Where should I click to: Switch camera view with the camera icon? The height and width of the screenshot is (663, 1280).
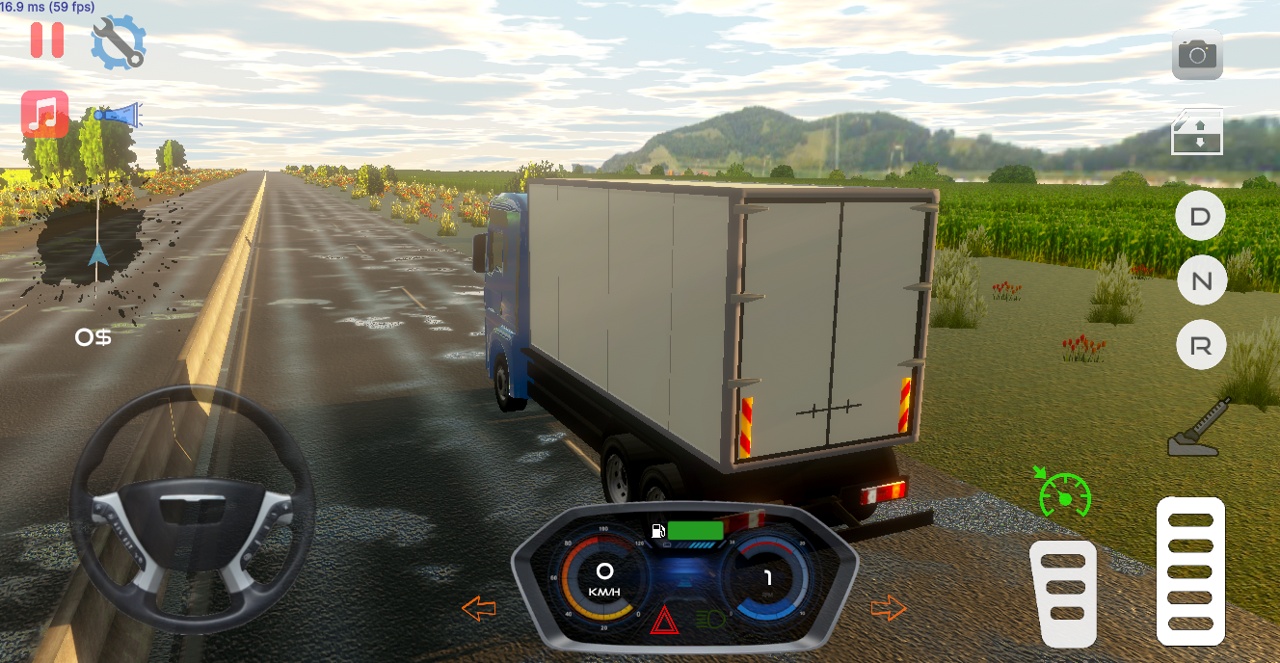(1197, 55)
